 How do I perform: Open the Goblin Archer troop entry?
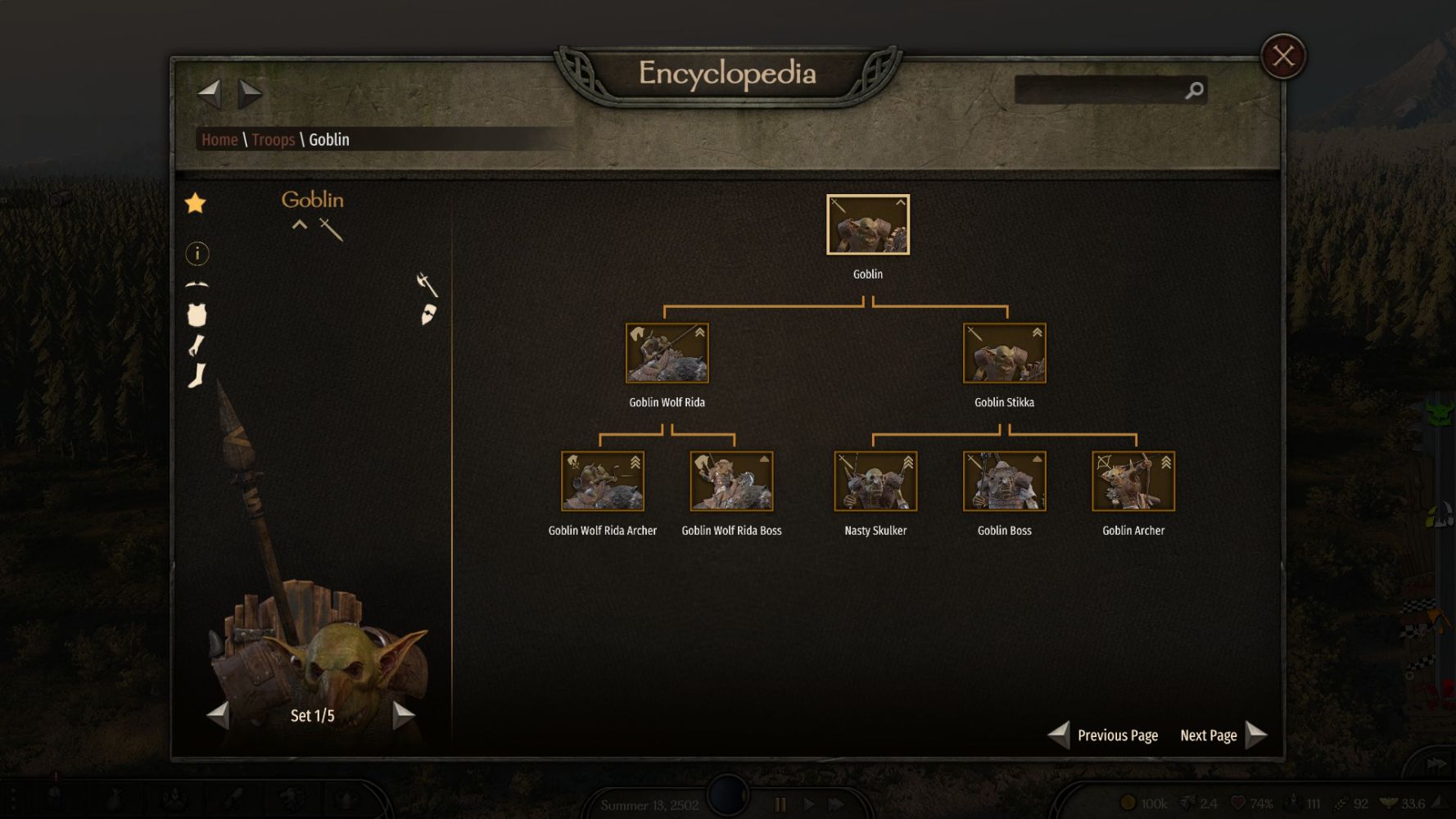1133,482
